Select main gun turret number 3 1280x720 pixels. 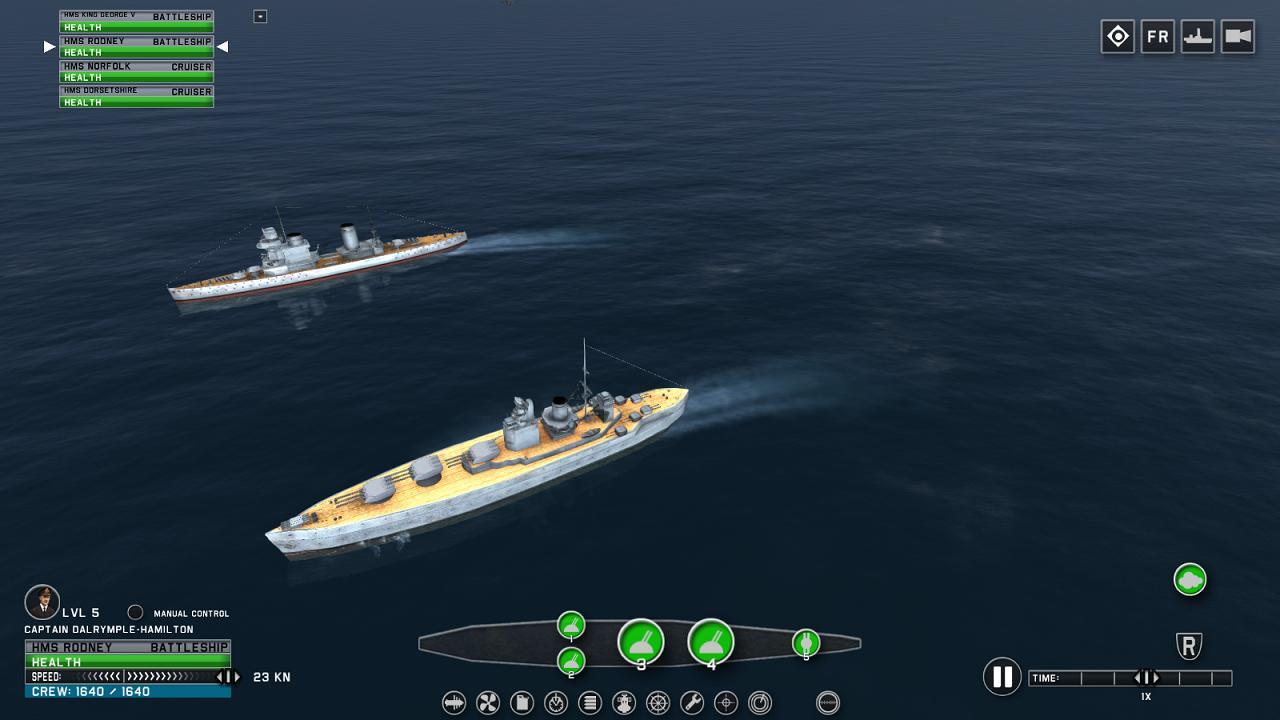click(641, 642)
